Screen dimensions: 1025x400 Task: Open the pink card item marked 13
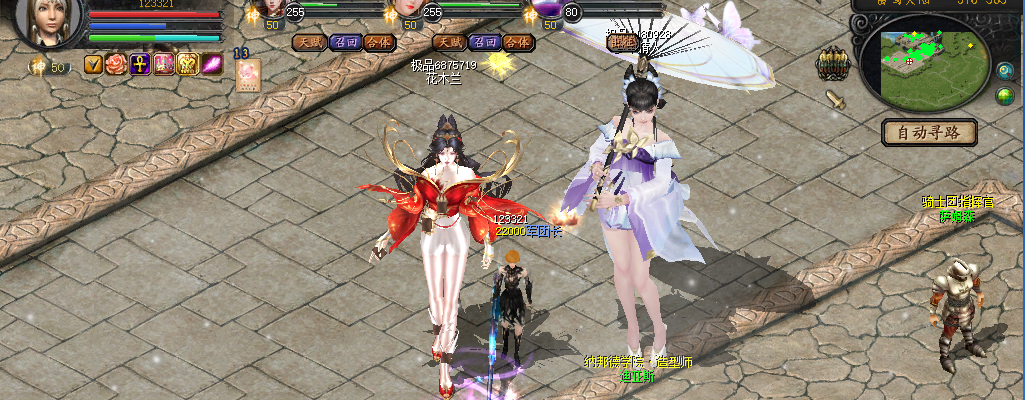(247, 75)
